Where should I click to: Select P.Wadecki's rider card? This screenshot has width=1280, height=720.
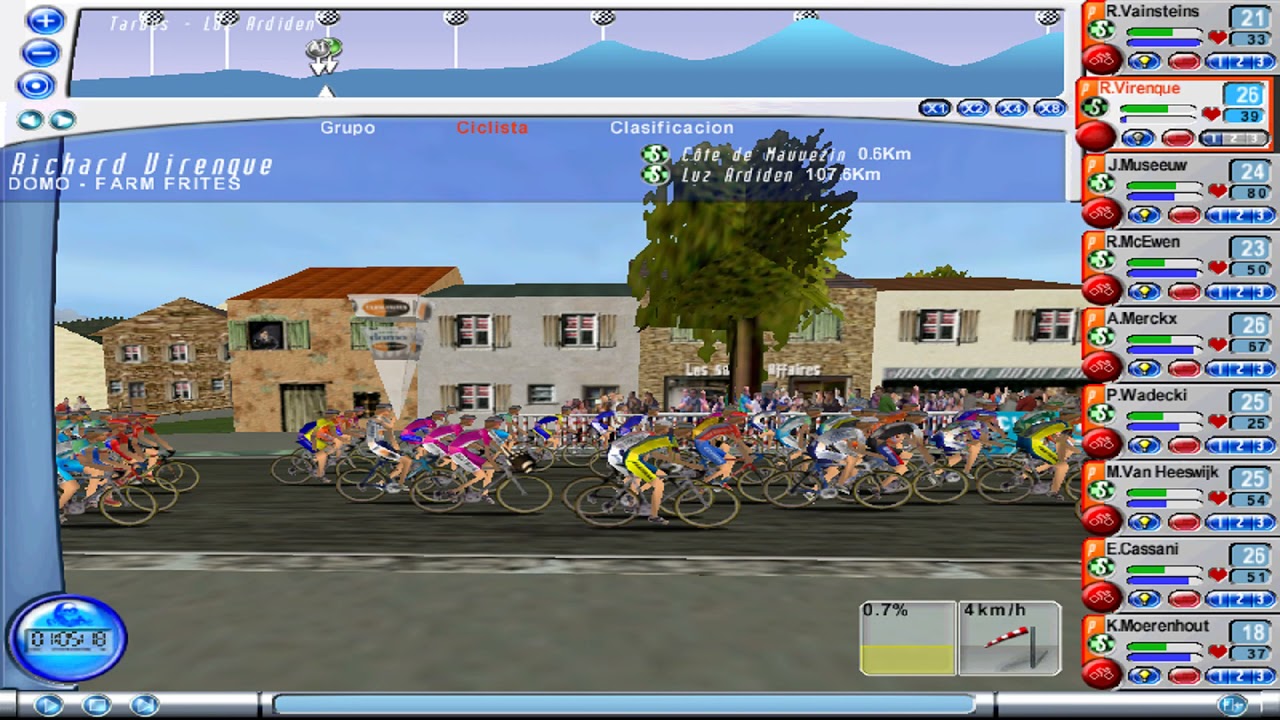pos(1146,396)
